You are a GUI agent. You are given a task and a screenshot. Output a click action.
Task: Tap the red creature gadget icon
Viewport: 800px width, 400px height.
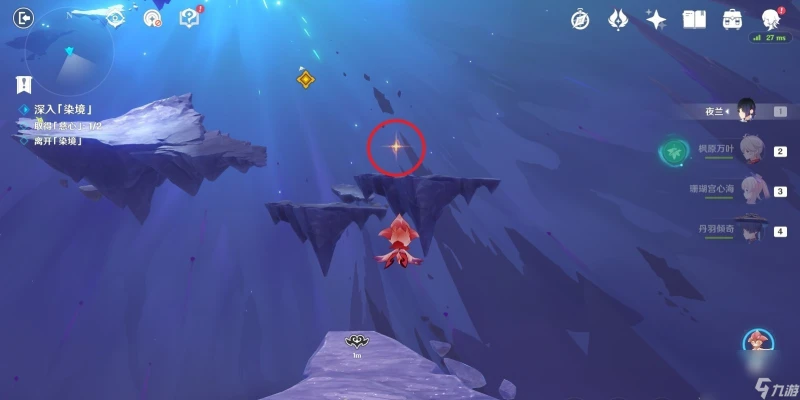pos(757,342)
